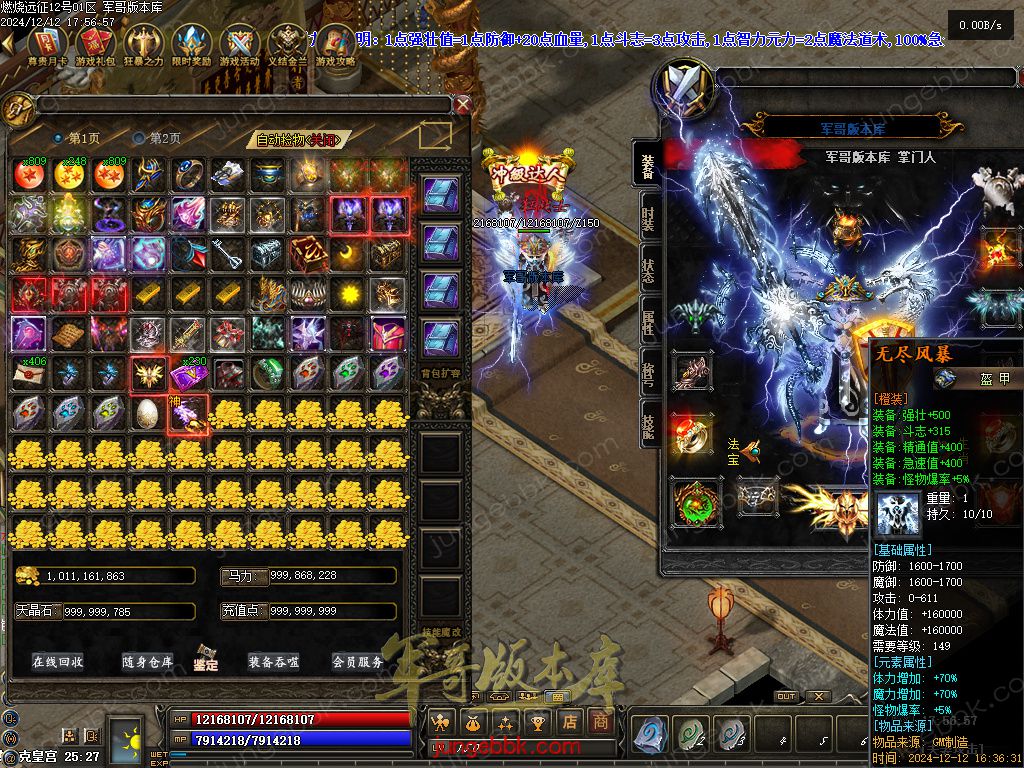Switch to the 状态 status tab
The width and height of the screenshot is (1024, 768).
tap(648, 269)
